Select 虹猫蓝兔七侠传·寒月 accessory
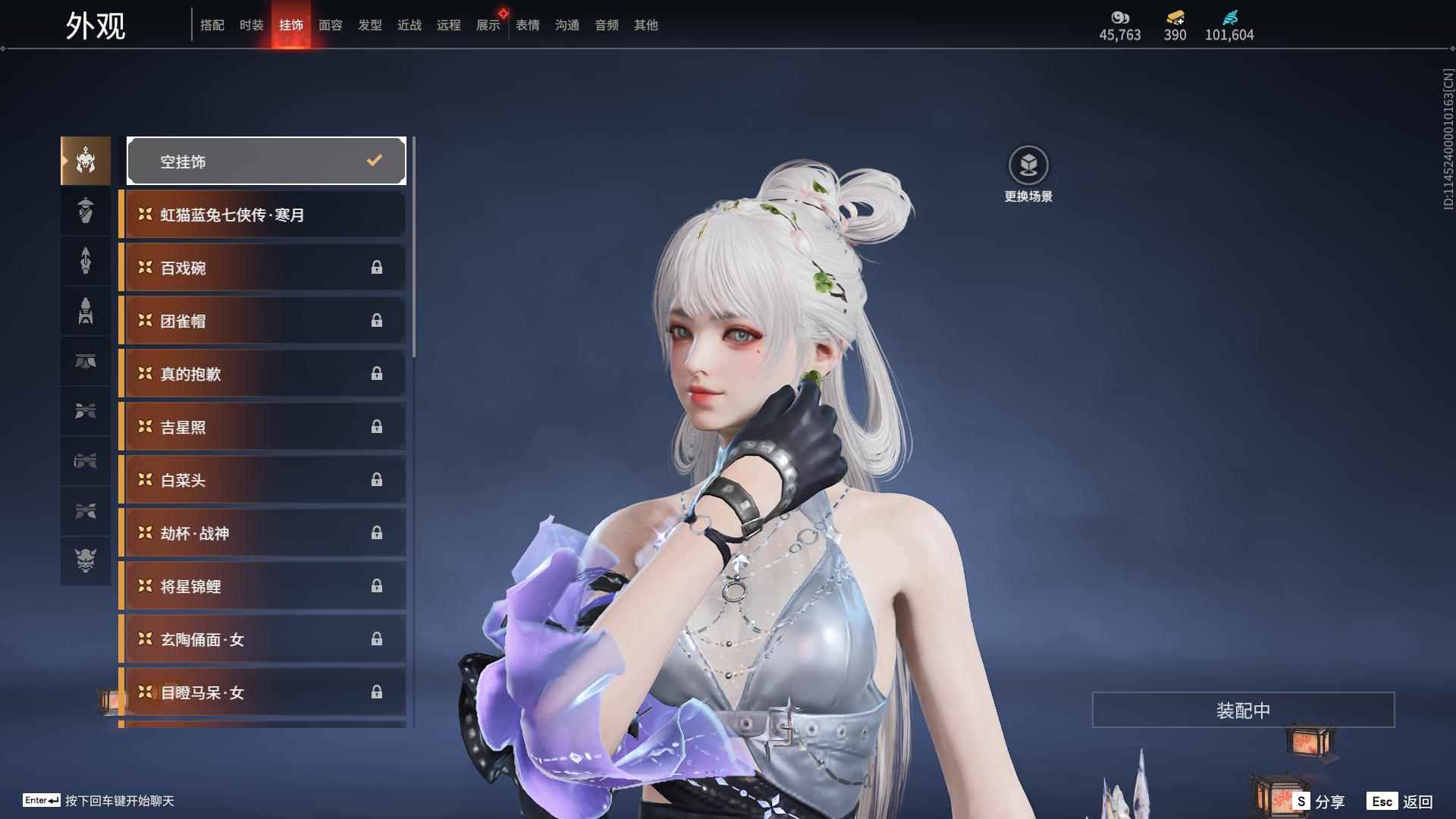Image resolution: width=1456 pixels, height=819 pixels. 263,215
